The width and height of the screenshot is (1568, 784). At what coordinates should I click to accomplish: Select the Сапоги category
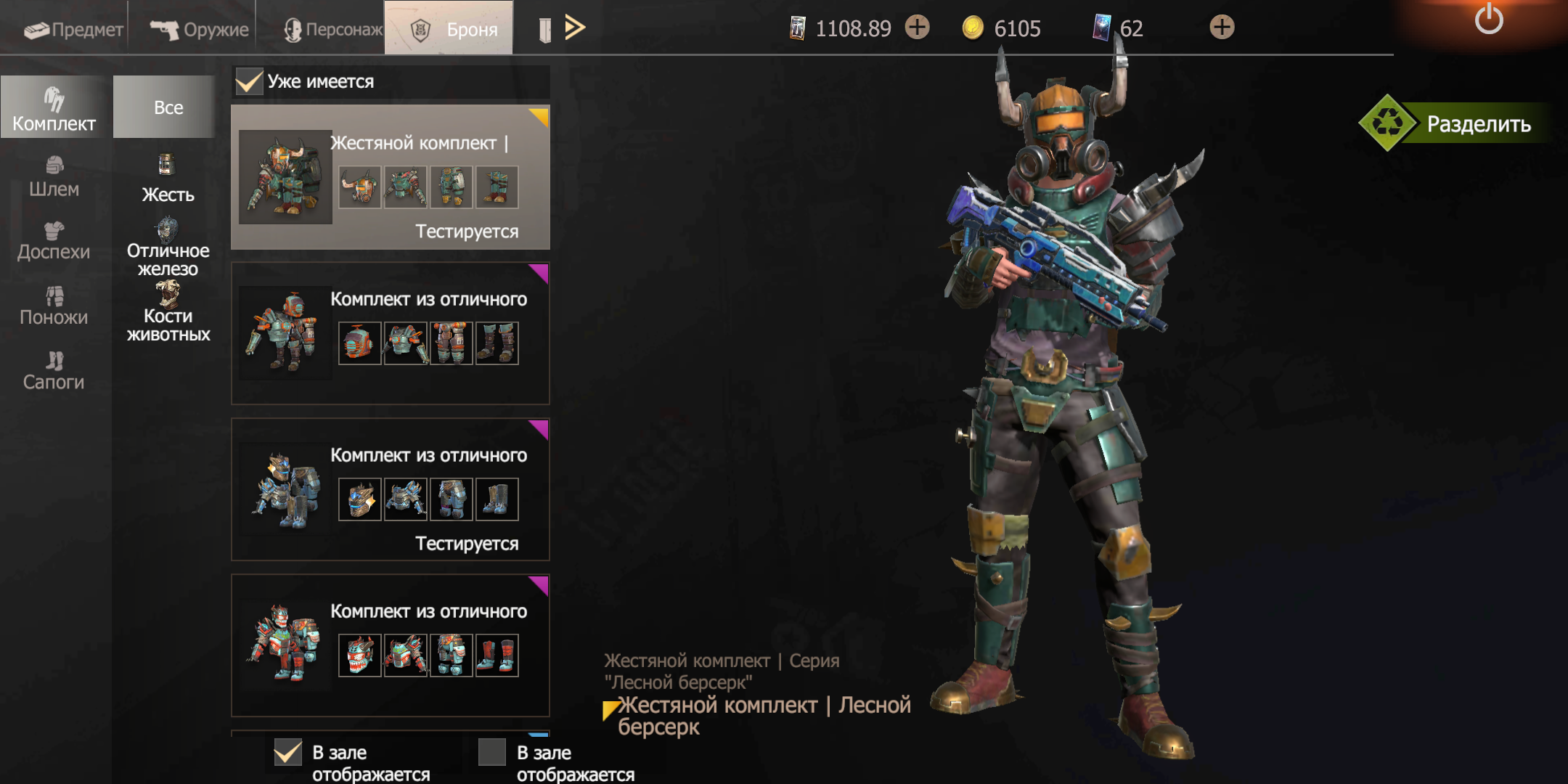coord(54,371)
